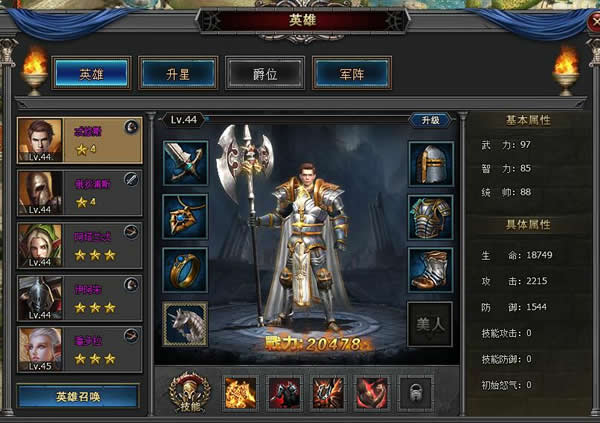Select the sword weapon equipment slot

coord(185,162)
